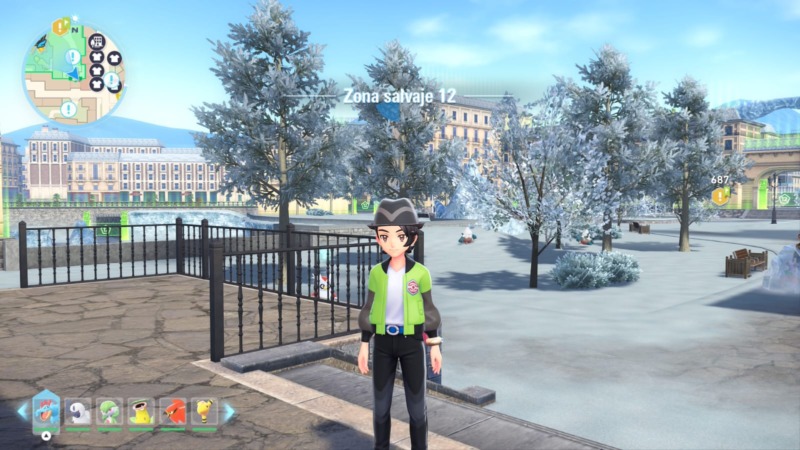Click the orange quest marker showing 687
800x450 pixels.
pyautogui.click(x=719, y=195)
